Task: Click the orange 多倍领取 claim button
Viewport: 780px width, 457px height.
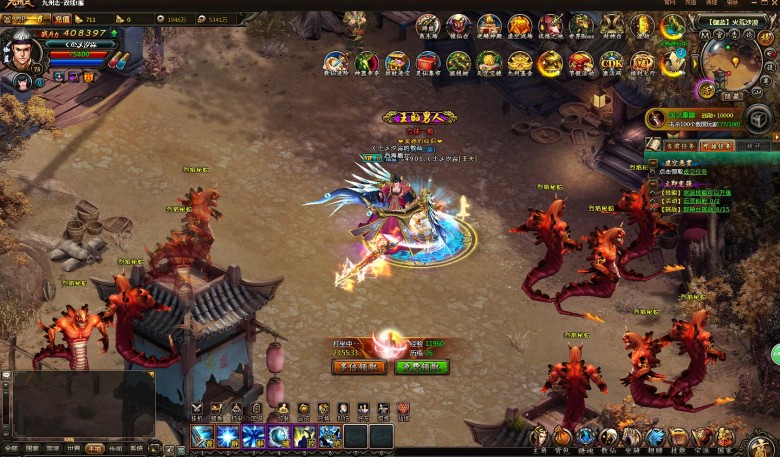Action: coord(358,367)
